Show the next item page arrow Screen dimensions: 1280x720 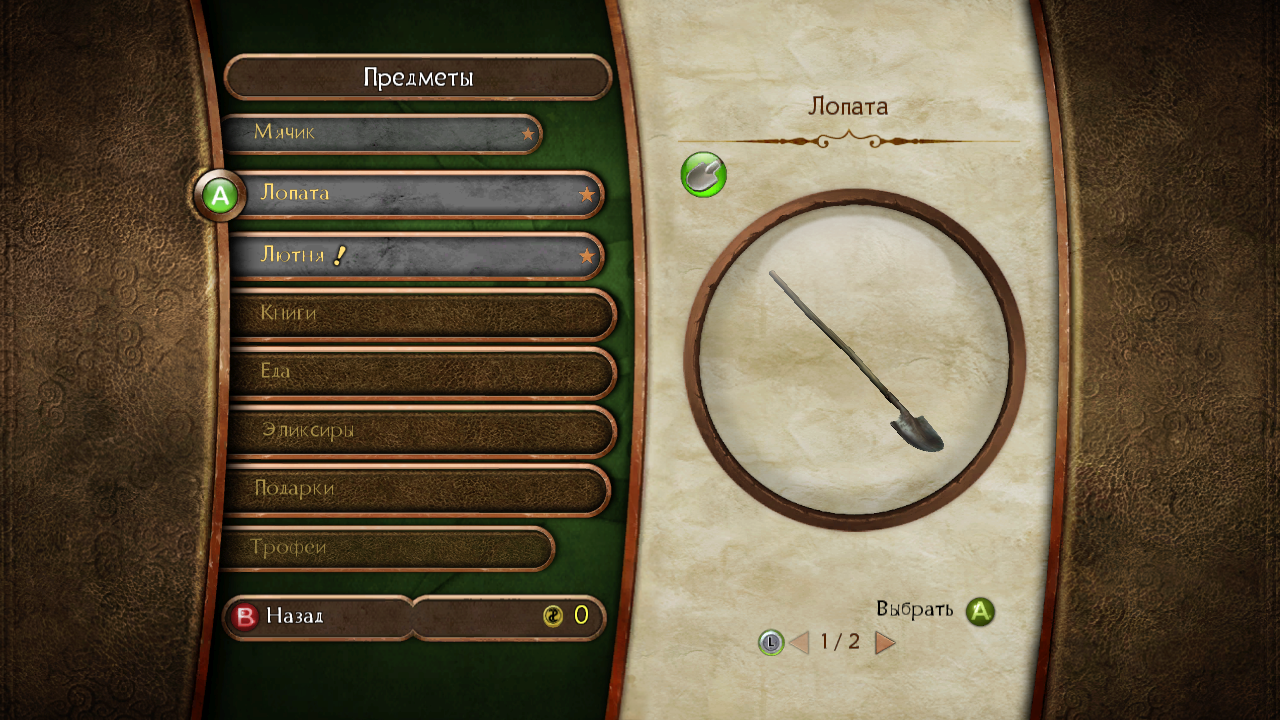click(885, 642)
